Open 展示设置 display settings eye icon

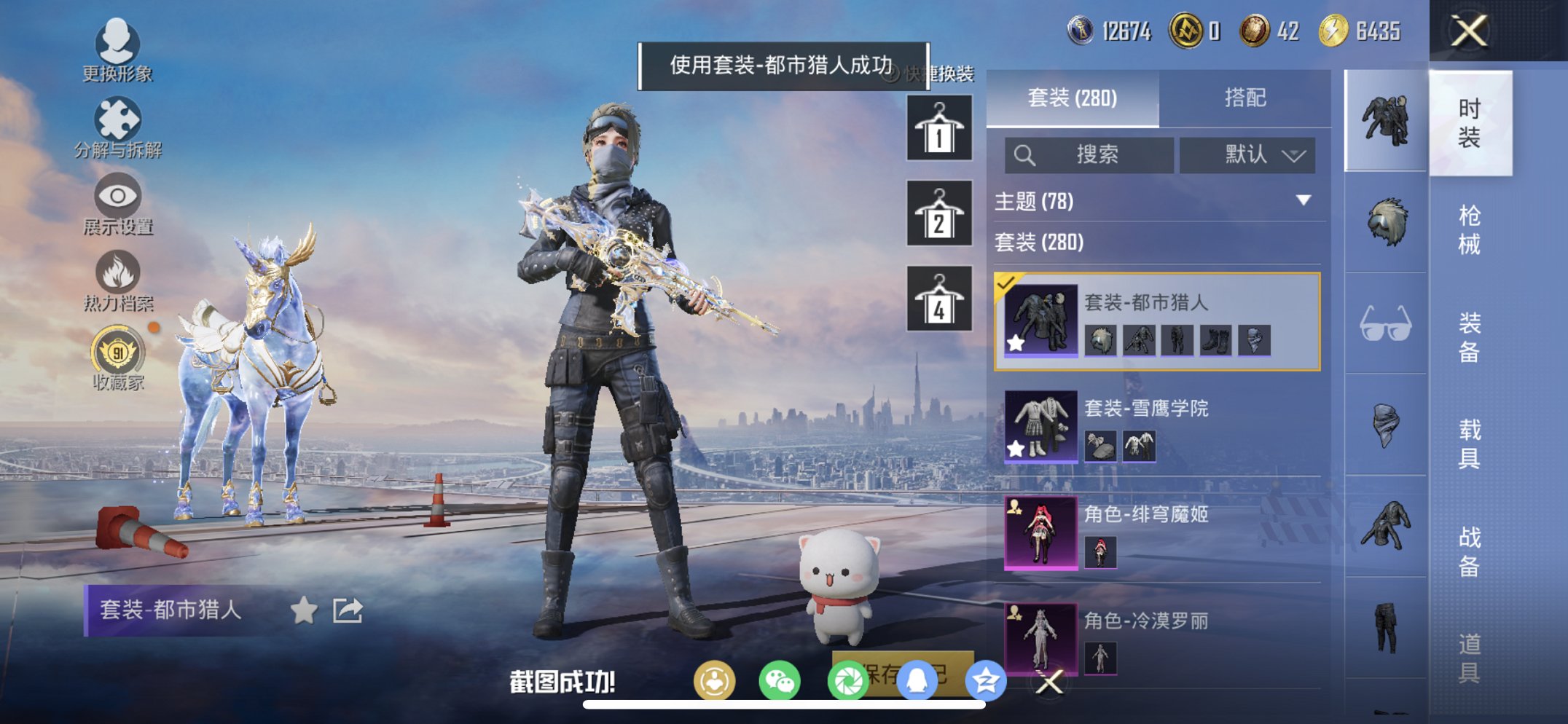pyautogui.click(x=117, y=197)
